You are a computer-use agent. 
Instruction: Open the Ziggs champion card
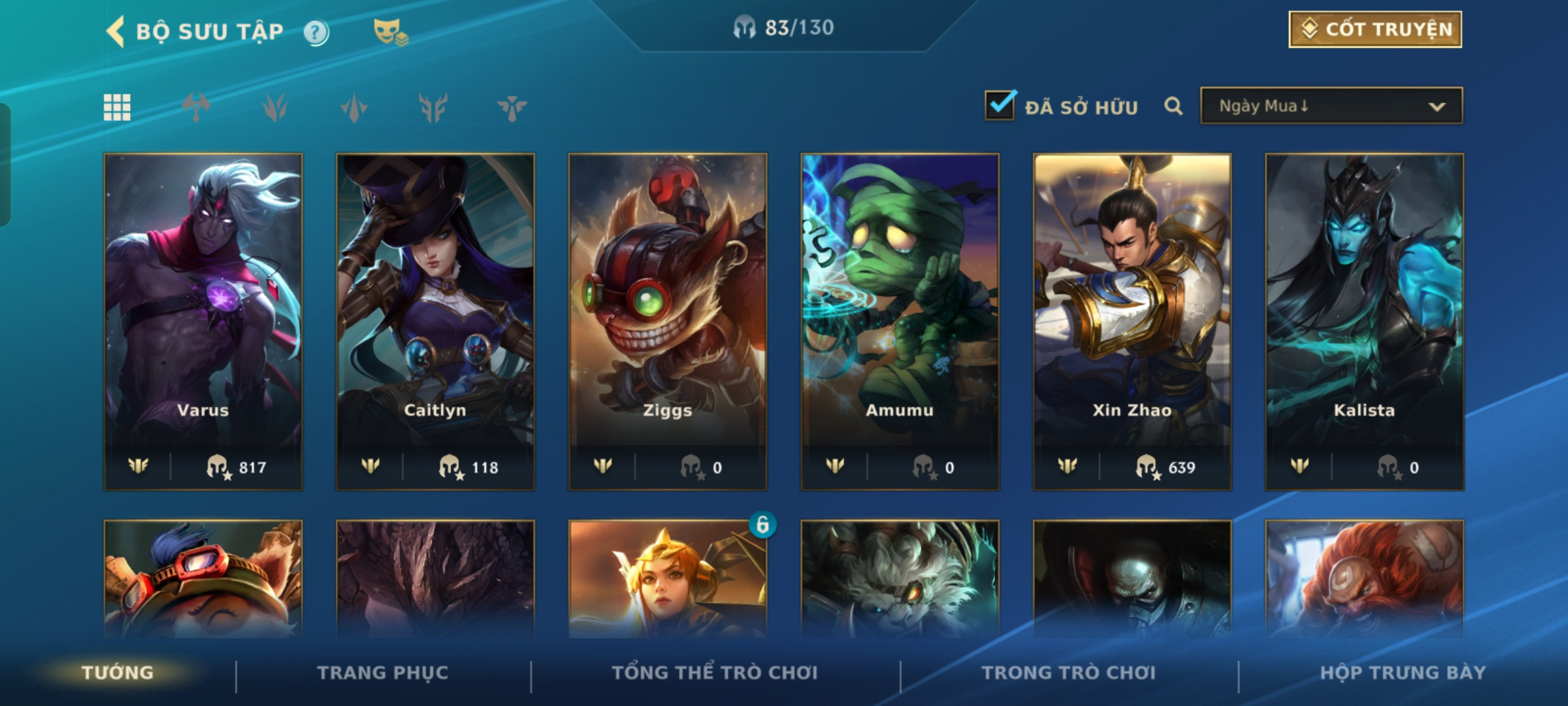coord(668,321)
